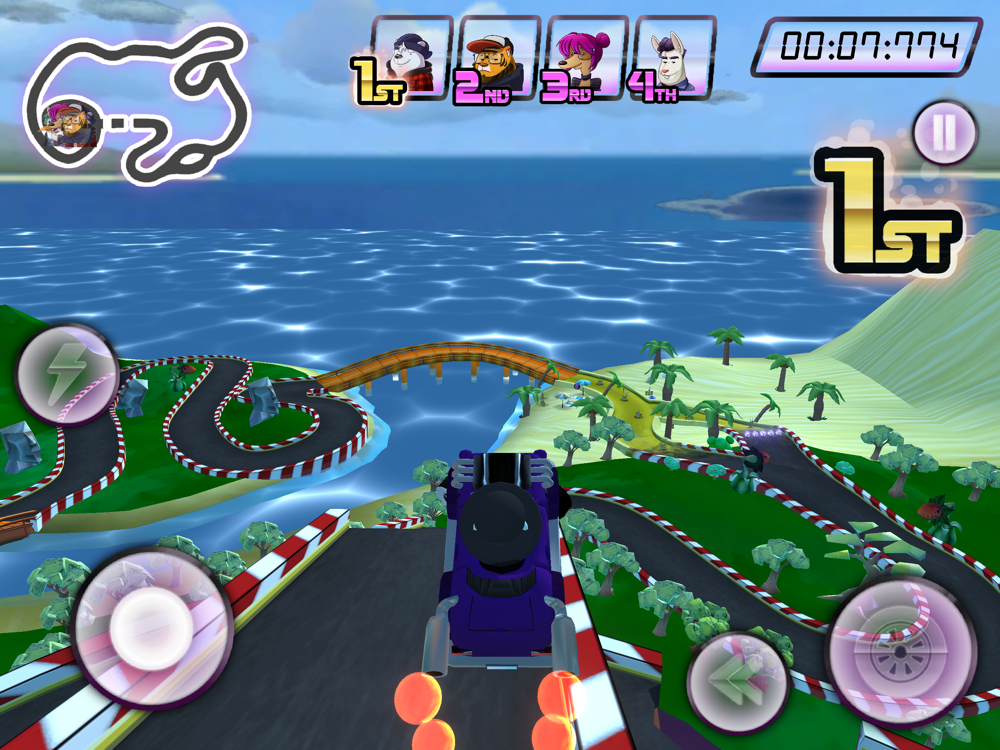Activate the lightning bolt boost button
This screenshot has height=750, width=1000.
tap(67, 374)
